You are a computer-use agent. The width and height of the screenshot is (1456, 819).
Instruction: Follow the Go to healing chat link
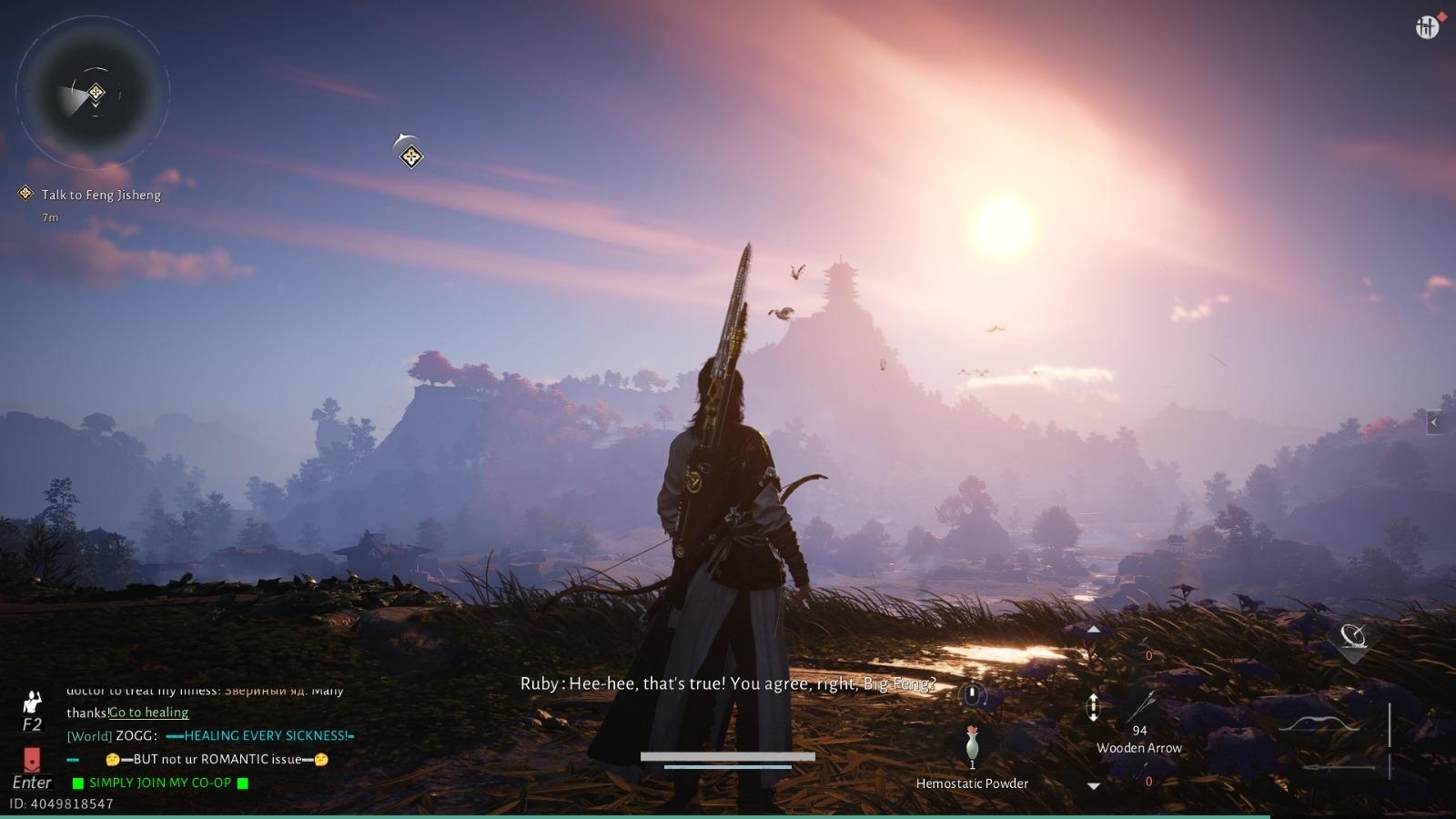tap(149, 713)
